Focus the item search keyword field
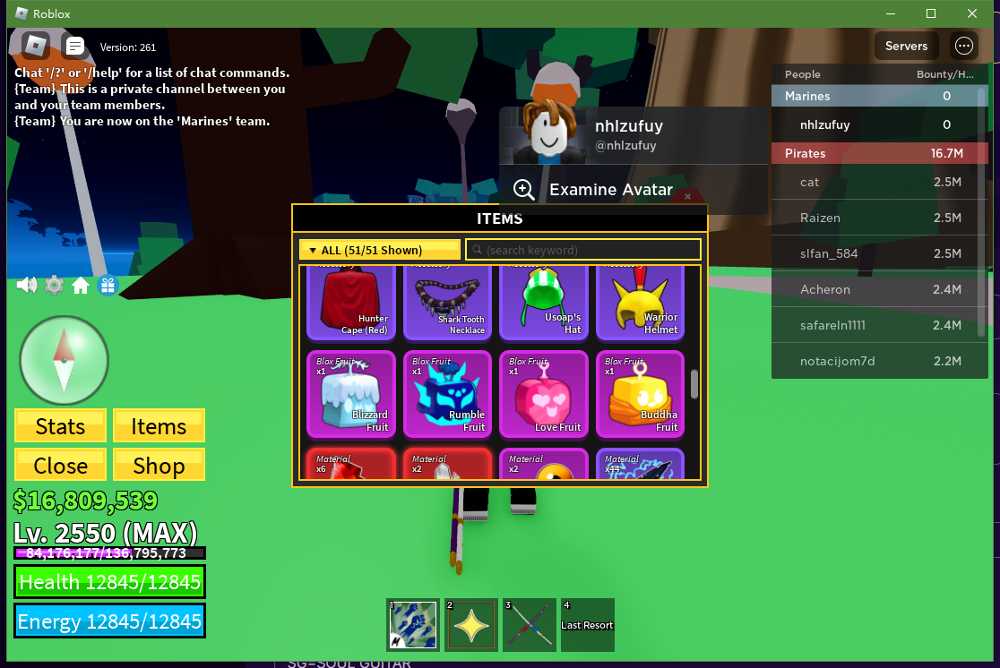Screen dimensions: 1000x668 pyautogui.click(x=583, y=250)
